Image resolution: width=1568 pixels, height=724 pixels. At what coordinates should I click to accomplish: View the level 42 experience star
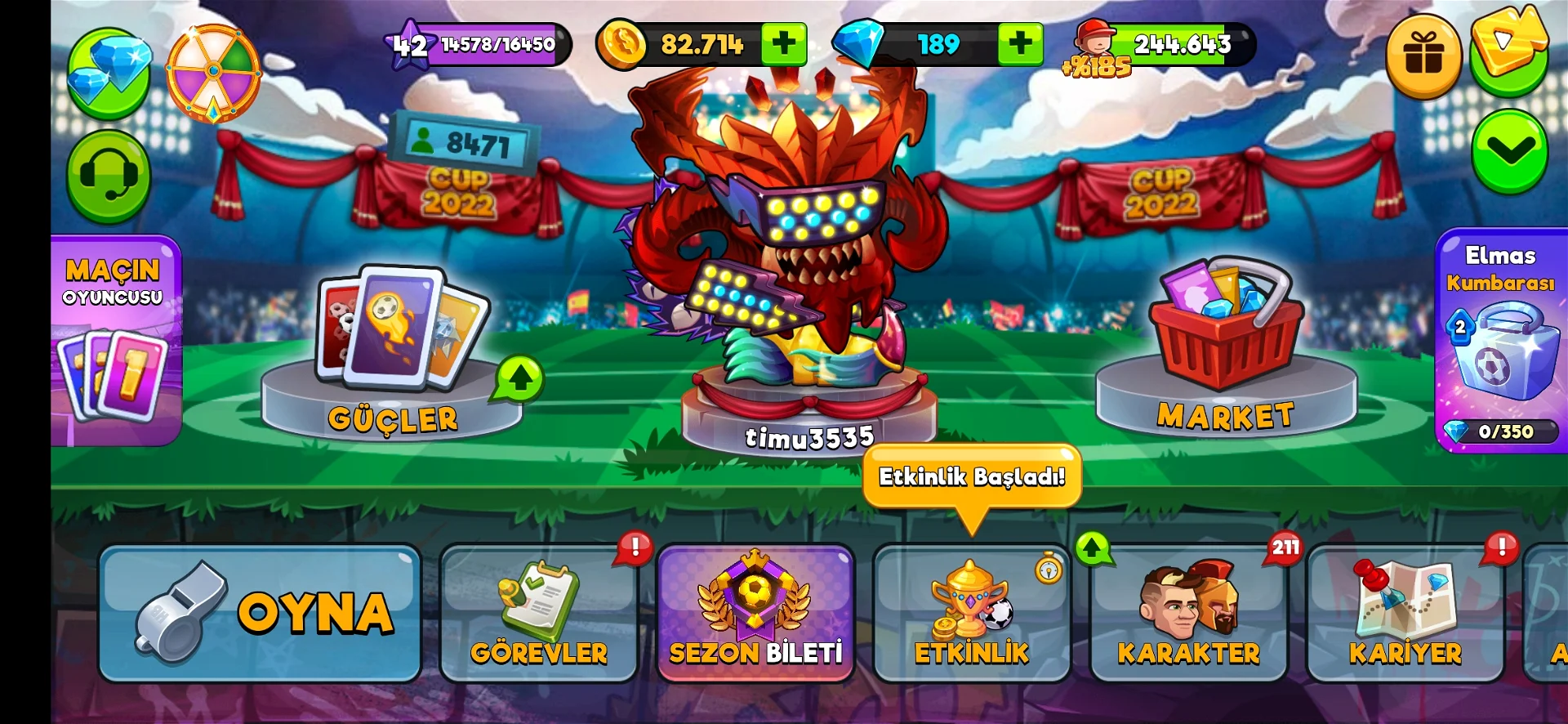pyautogui.click(x=410, y=45)
